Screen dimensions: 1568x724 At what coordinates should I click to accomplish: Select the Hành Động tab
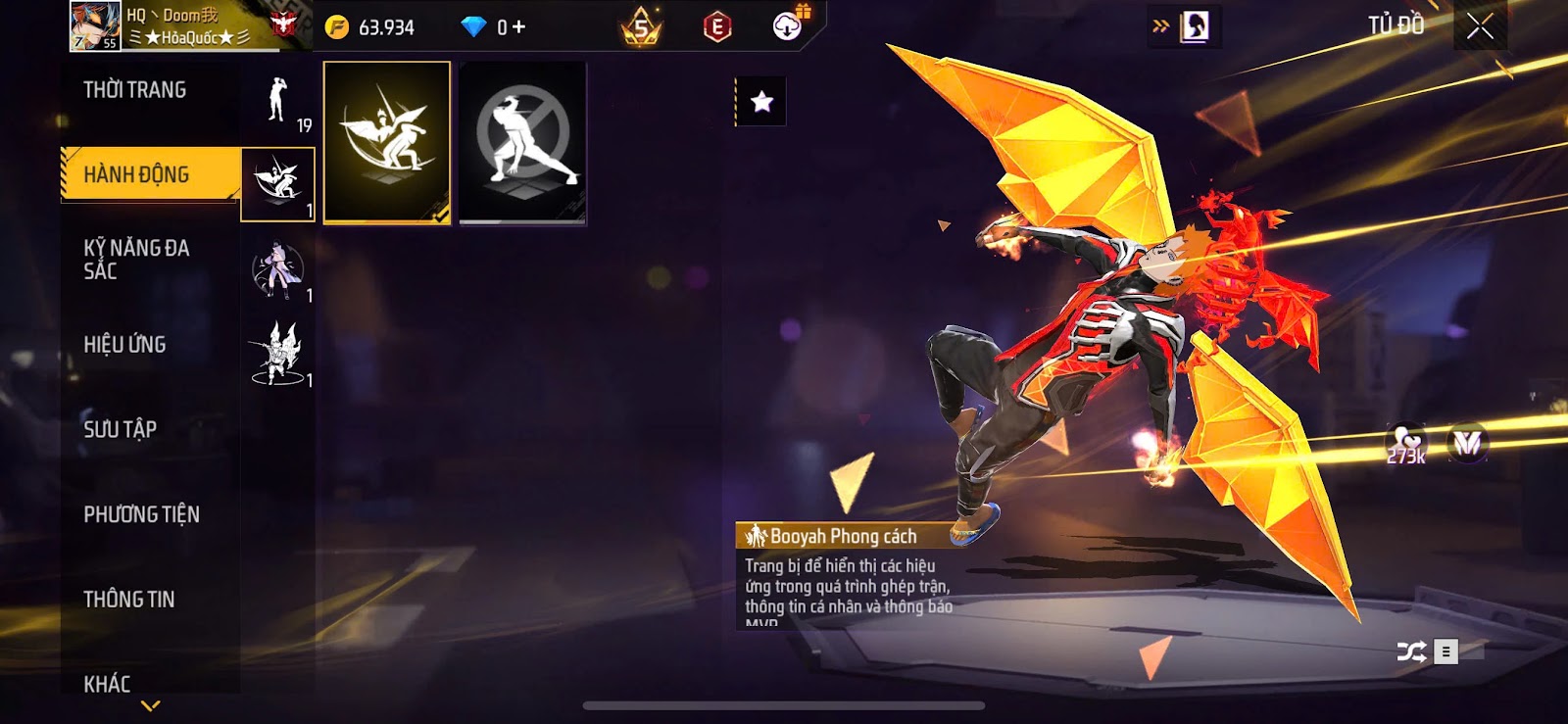(137, 174)
